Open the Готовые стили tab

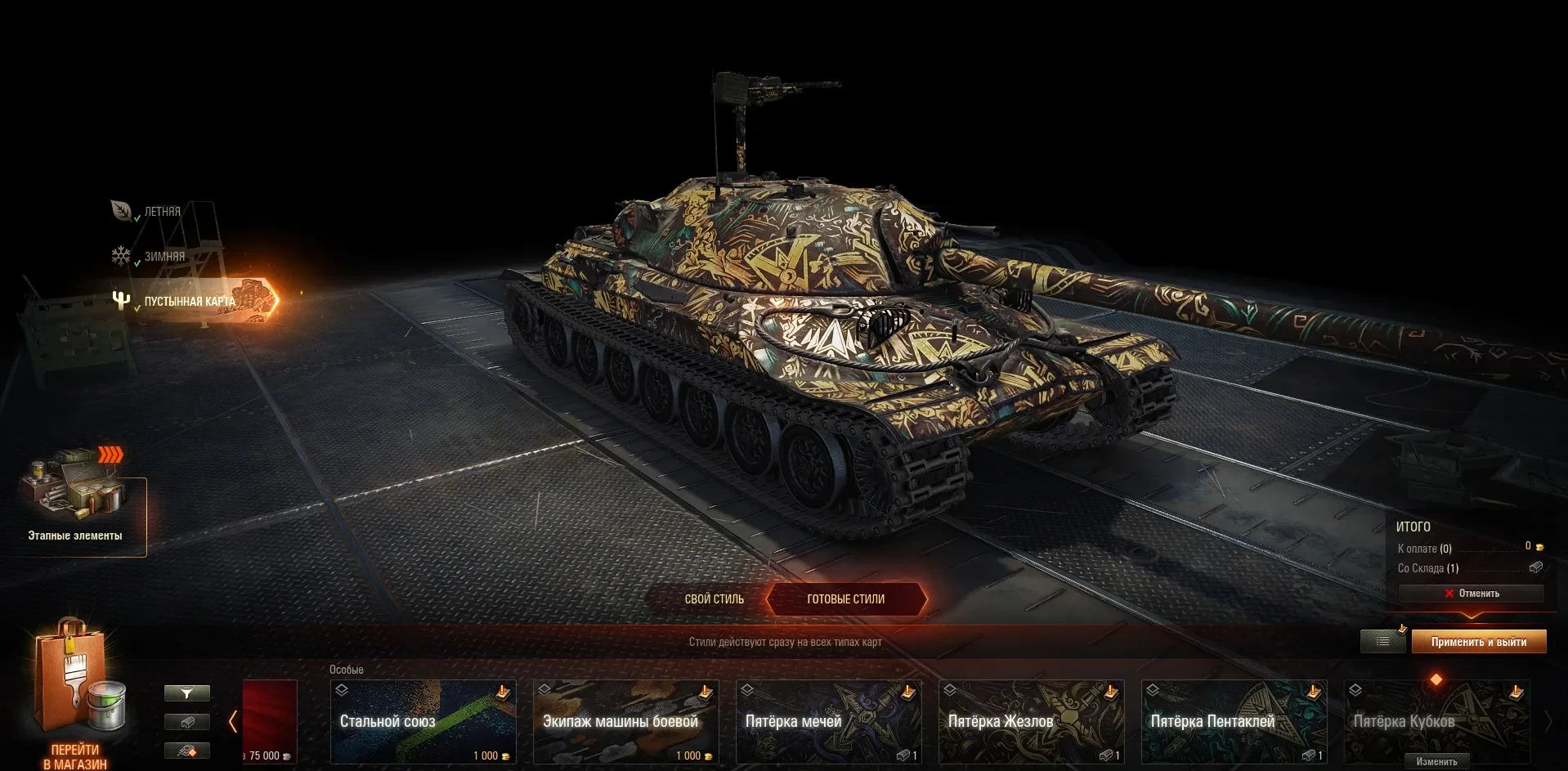[x=845, y=599]
